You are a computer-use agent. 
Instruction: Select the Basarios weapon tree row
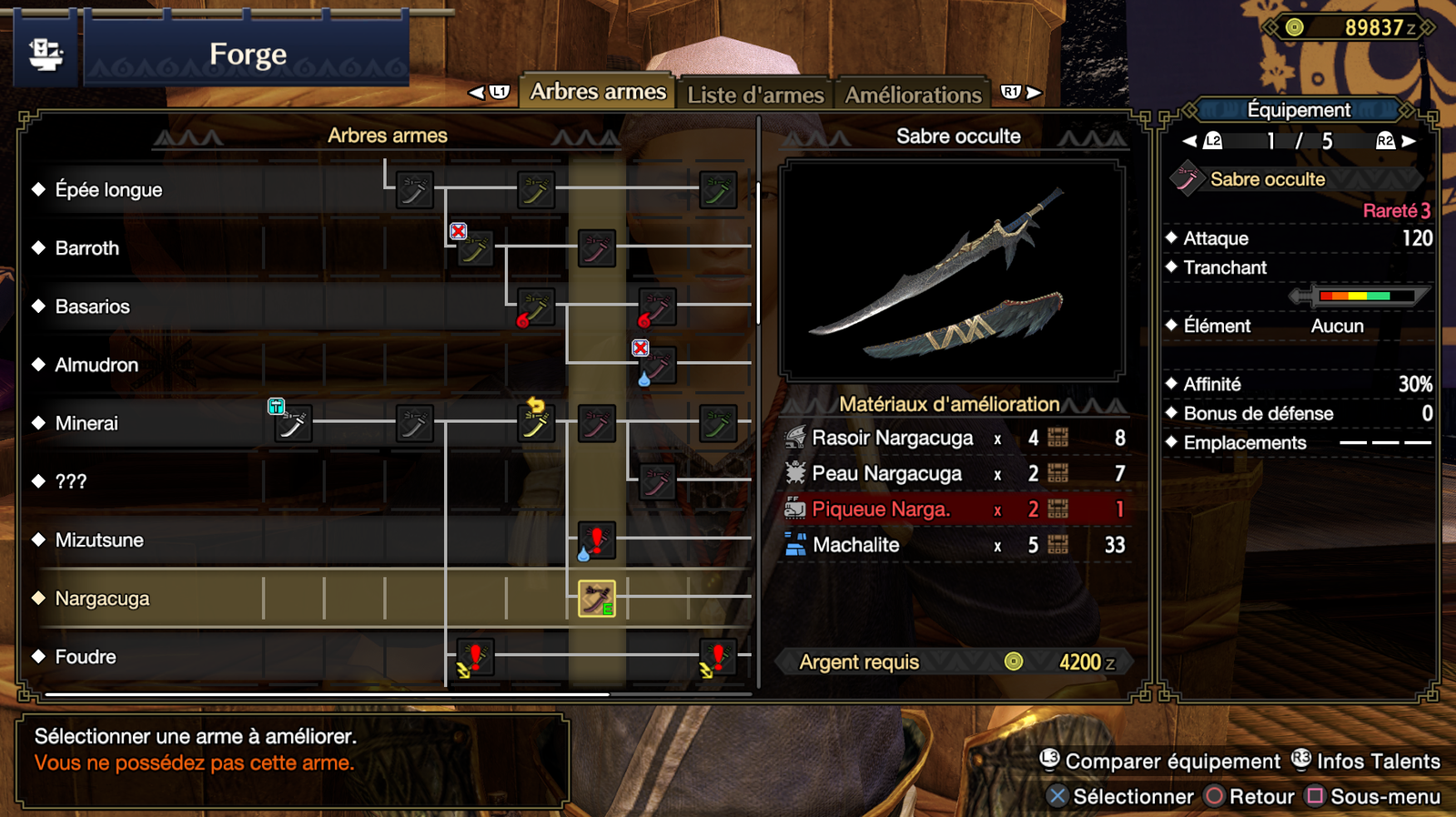tap(93, 307)
